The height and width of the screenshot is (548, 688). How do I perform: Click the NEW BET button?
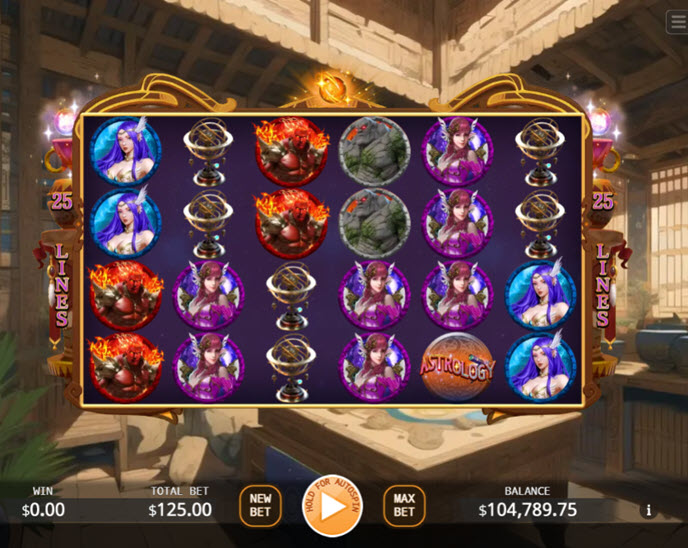(260, 506)
